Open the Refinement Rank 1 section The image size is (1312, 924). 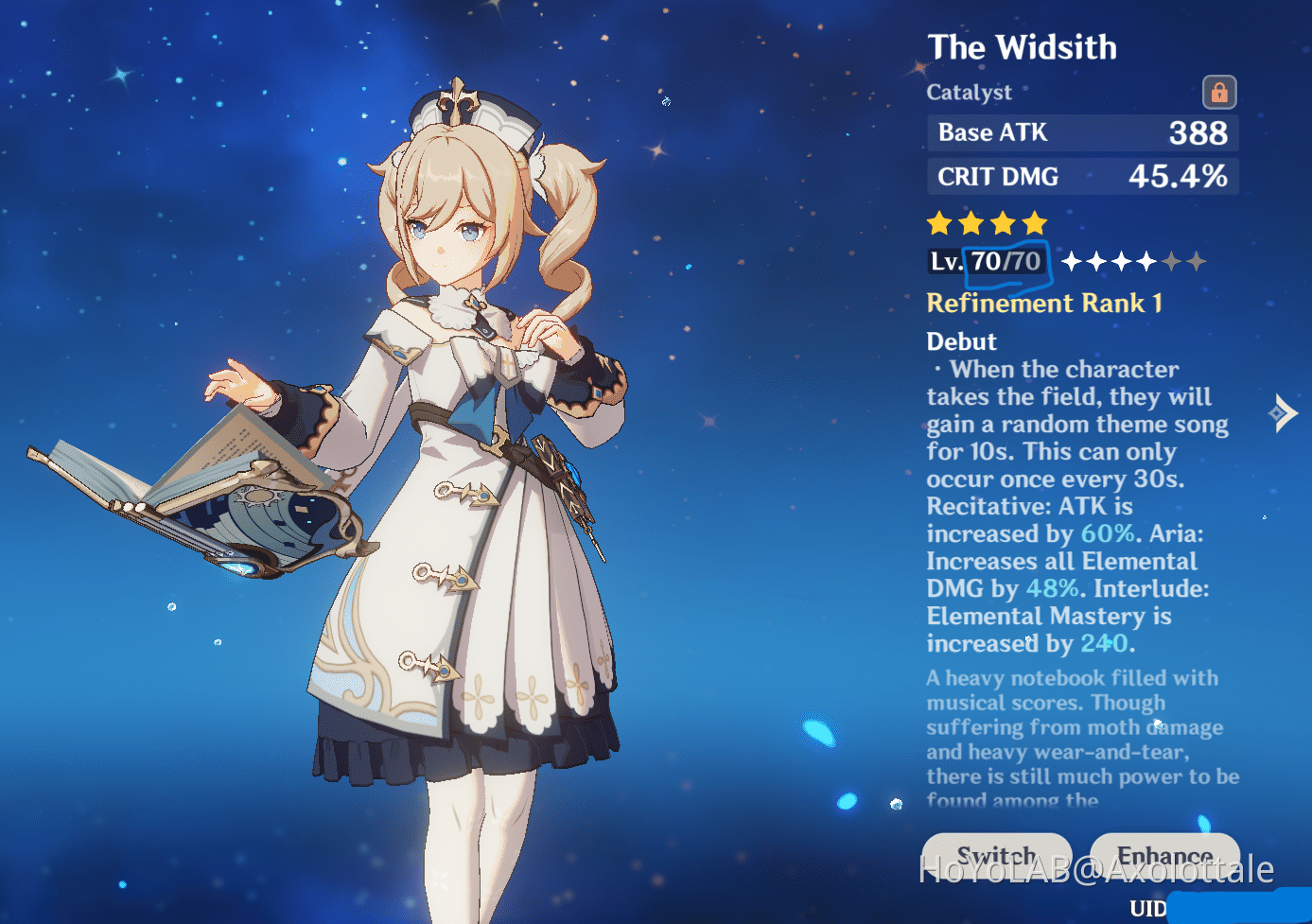[x=1044, y=303]
